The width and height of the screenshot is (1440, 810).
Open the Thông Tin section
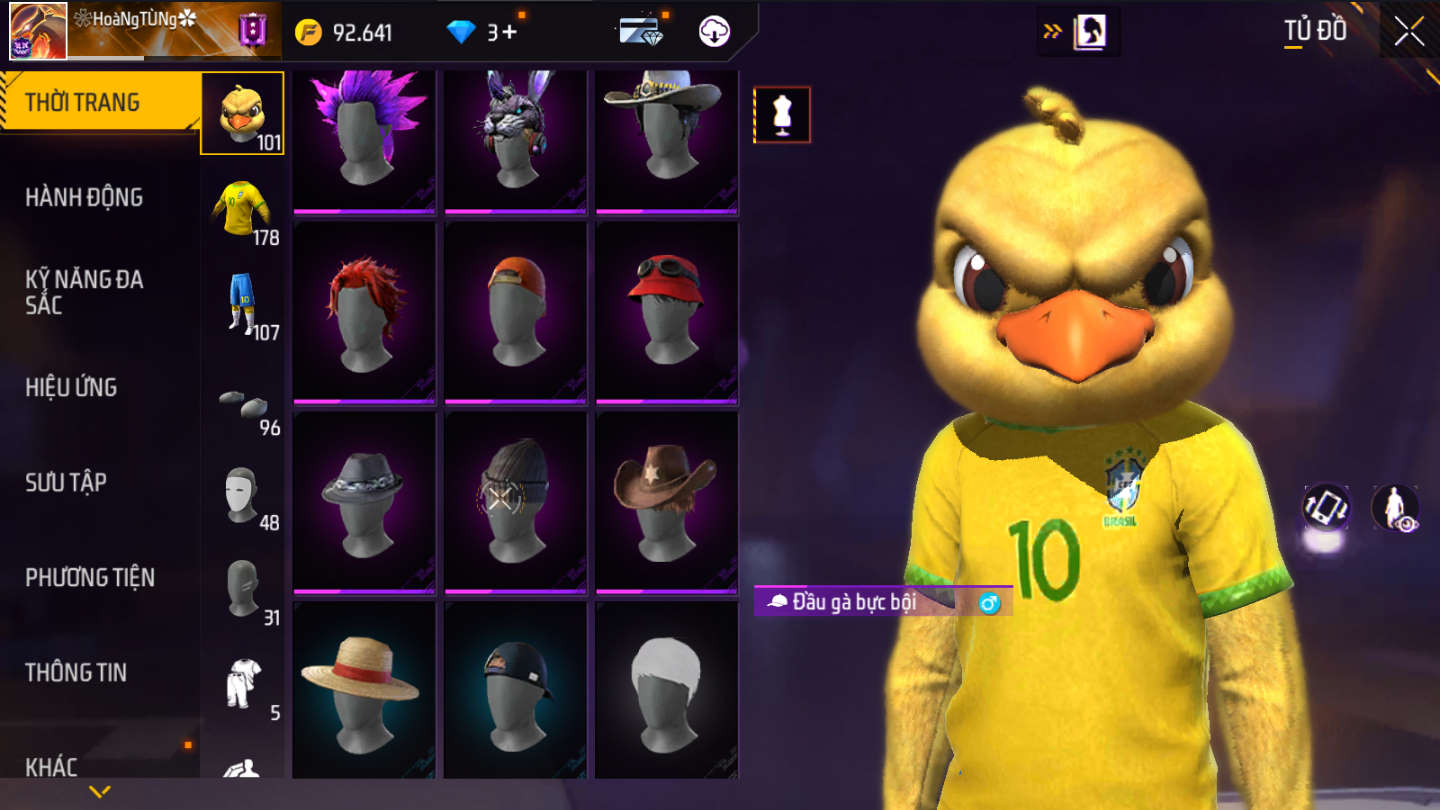(x=76, y=672)
